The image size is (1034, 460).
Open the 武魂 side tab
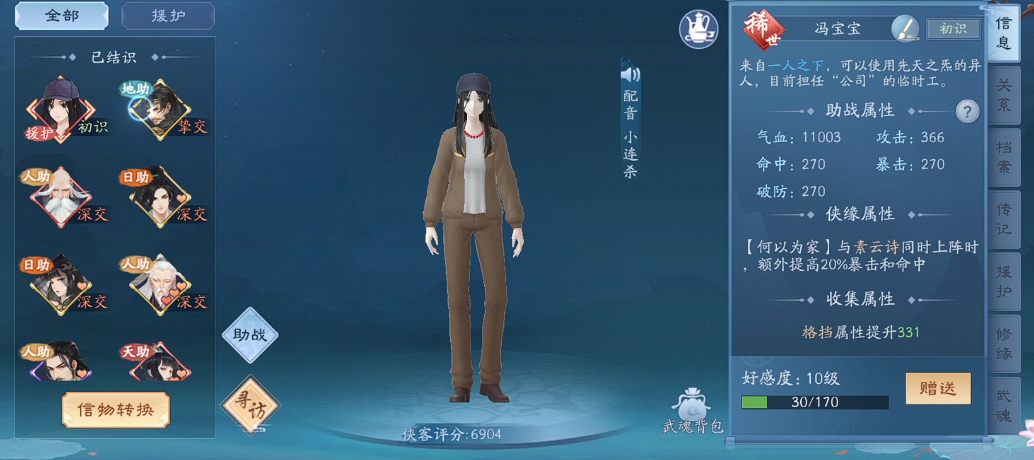(x=1003, y=406)
